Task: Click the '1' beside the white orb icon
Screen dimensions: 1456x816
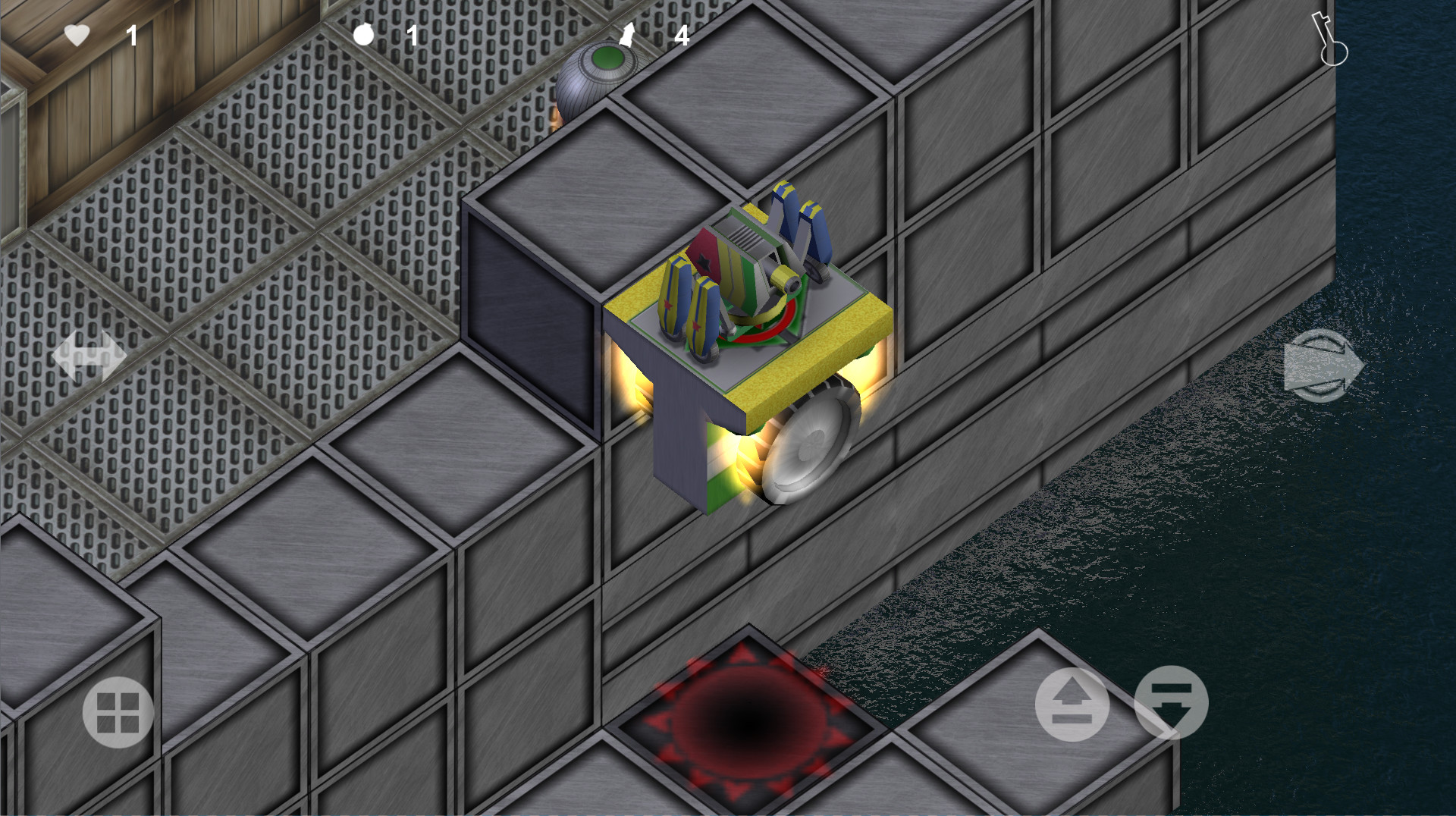Action: click(x=412, y=36)
